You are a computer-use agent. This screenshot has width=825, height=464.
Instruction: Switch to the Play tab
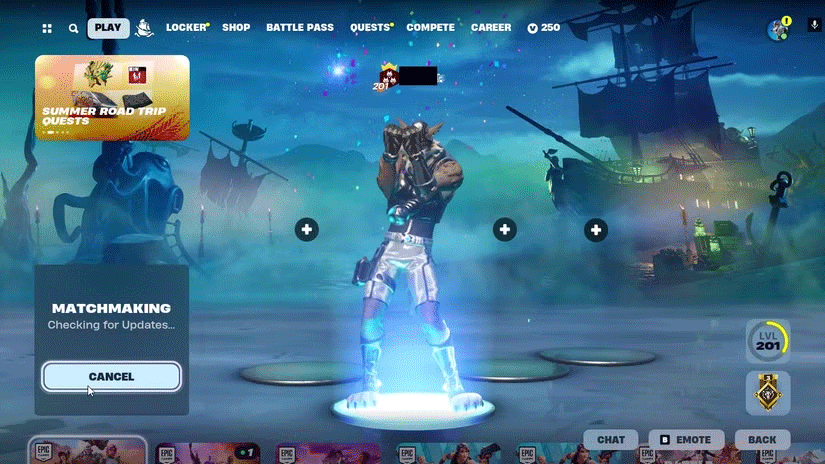point(108,28)
